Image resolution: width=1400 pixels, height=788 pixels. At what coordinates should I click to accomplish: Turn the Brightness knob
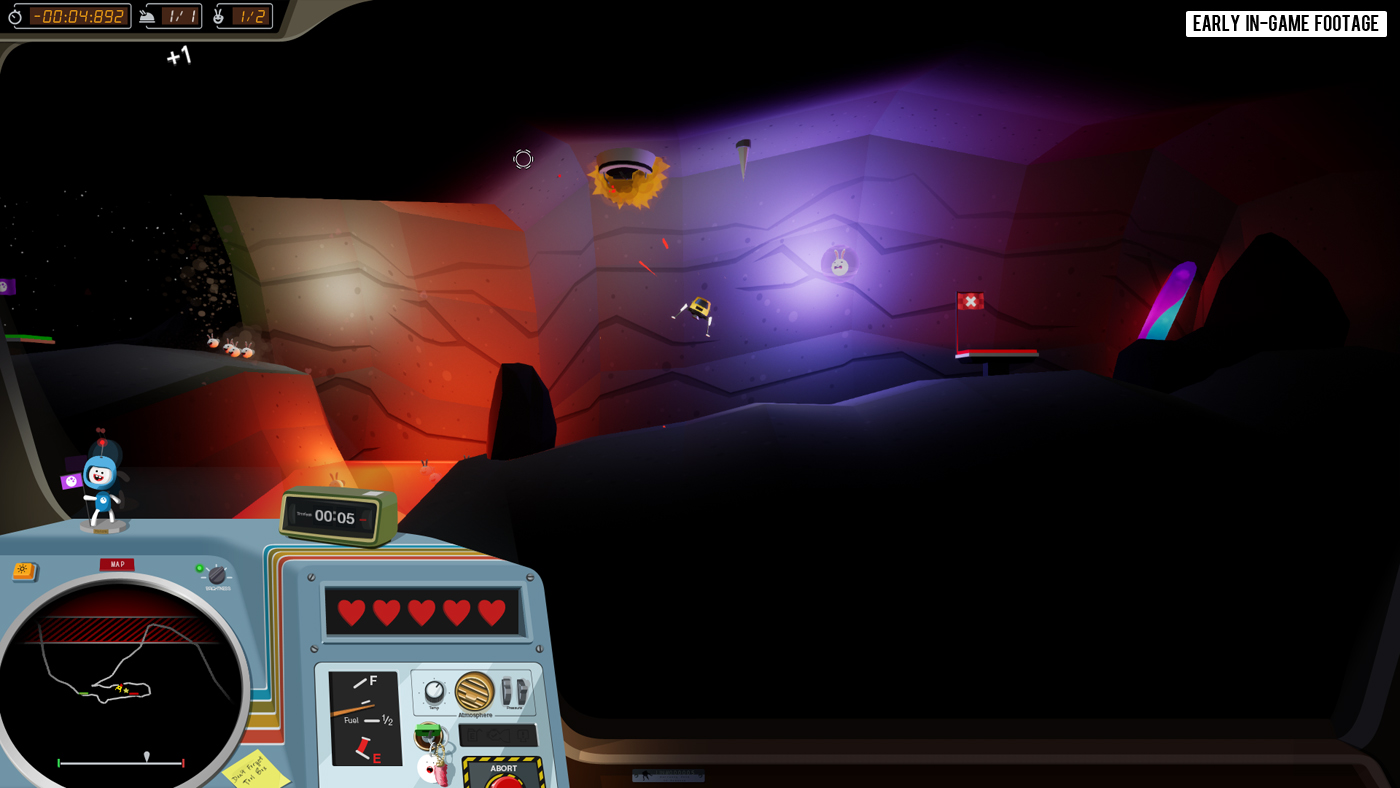click(x=216, y=575)
